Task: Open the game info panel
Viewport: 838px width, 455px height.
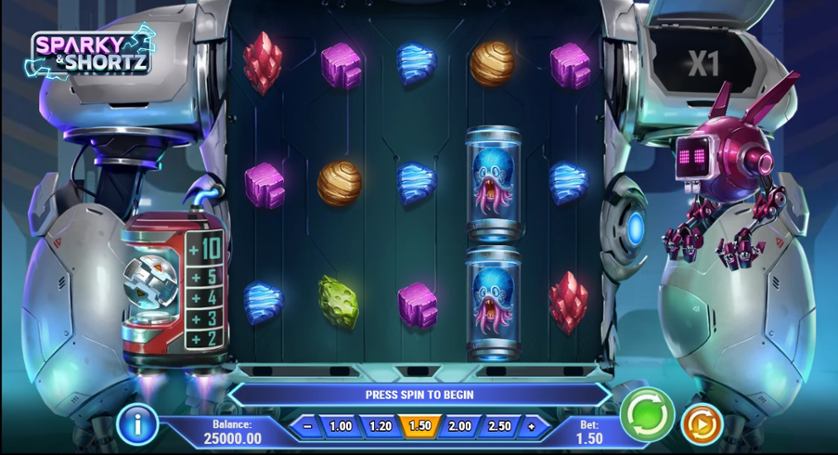Action: coord(138,424)
